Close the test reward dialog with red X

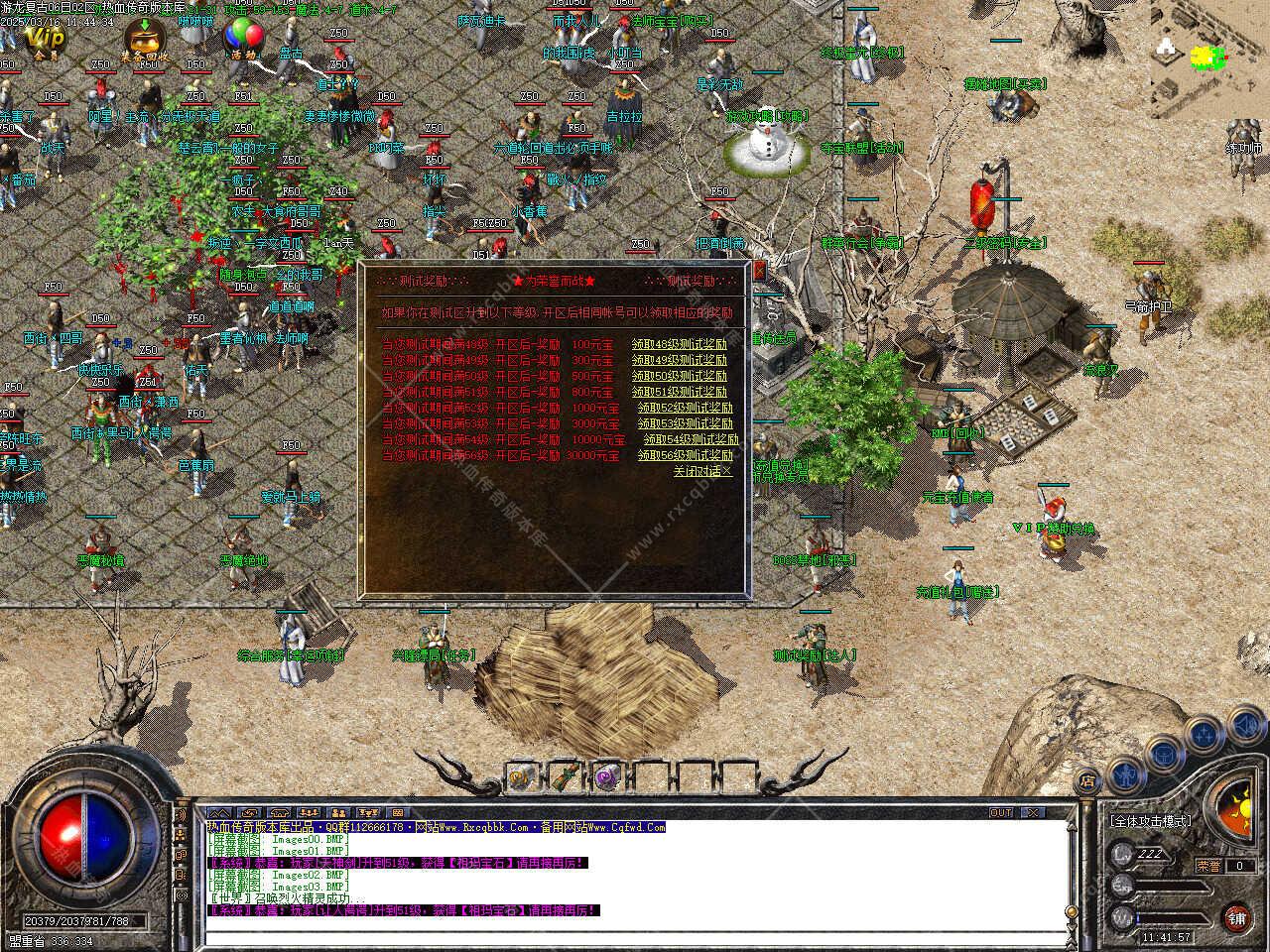click(x=760, y=270)
